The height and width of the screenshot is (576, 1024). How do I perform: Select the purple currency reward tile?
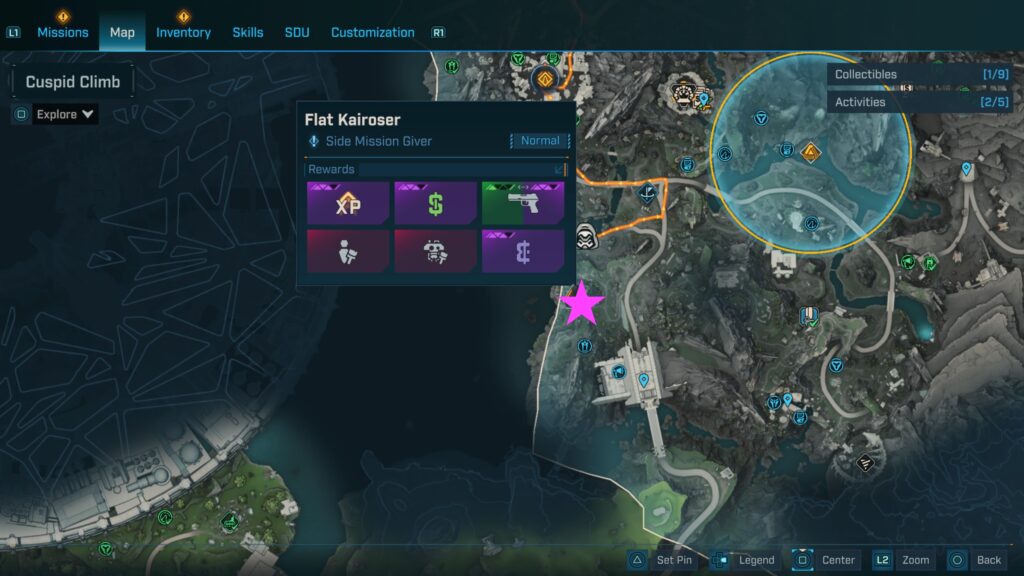coord(523,251)
